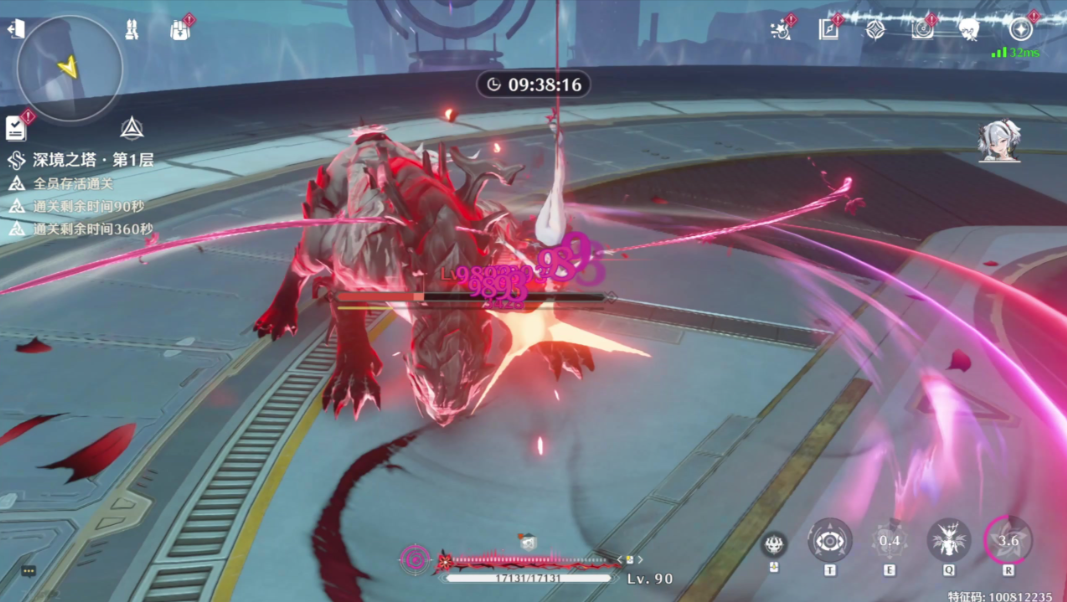Image resolution: width=1067 pixels, height=602 pixels.
Task: Open the team members icon
Action: click(x=131, y=30)
